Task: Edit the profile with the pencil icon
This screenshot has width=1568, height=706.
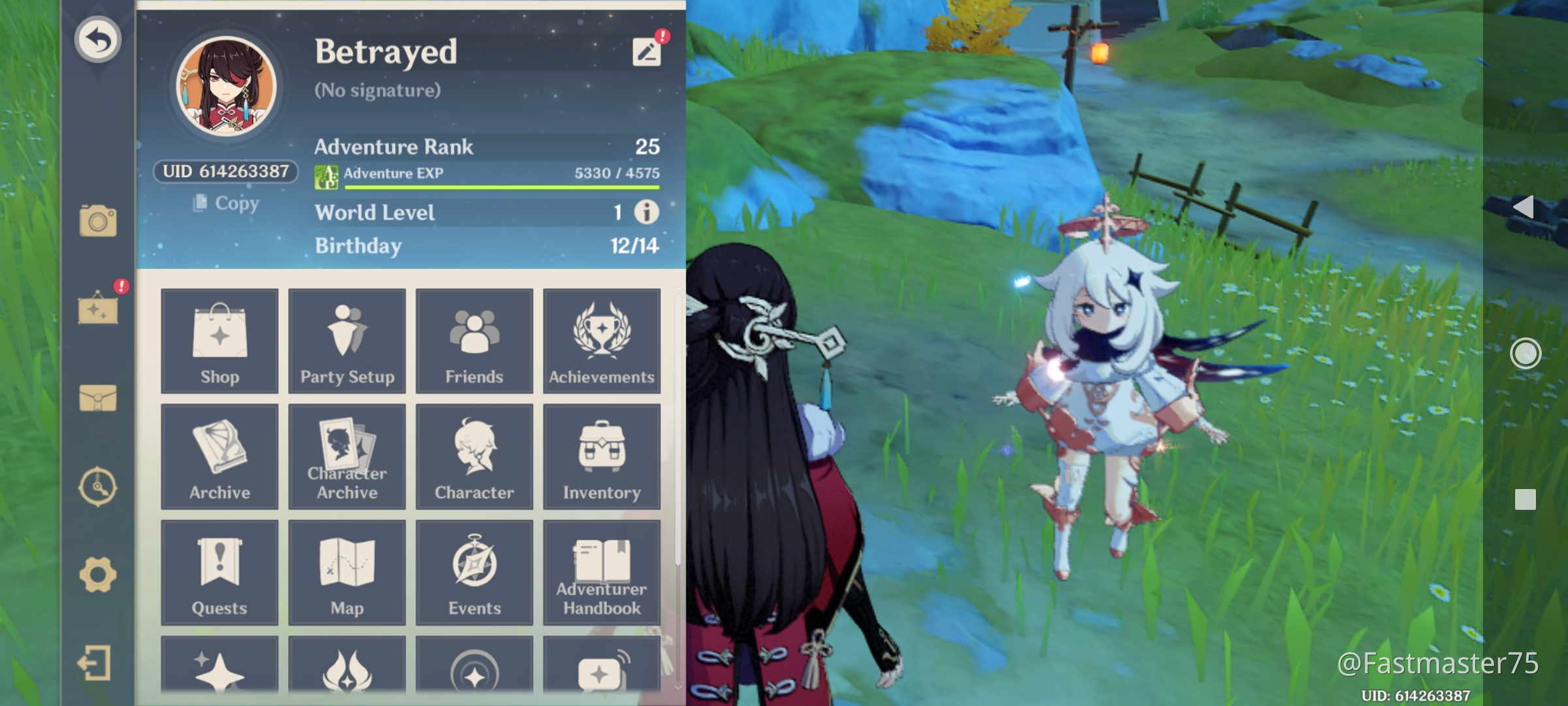Action: click(x=646, y=52)
